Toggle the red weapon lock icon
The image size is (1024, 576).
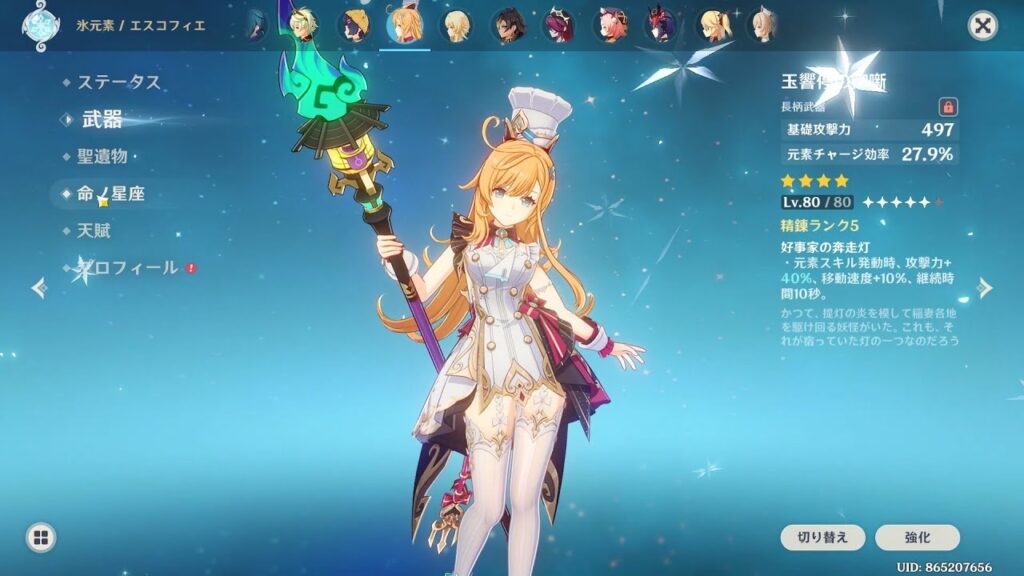pyautogui.click(x=947, y=106)
